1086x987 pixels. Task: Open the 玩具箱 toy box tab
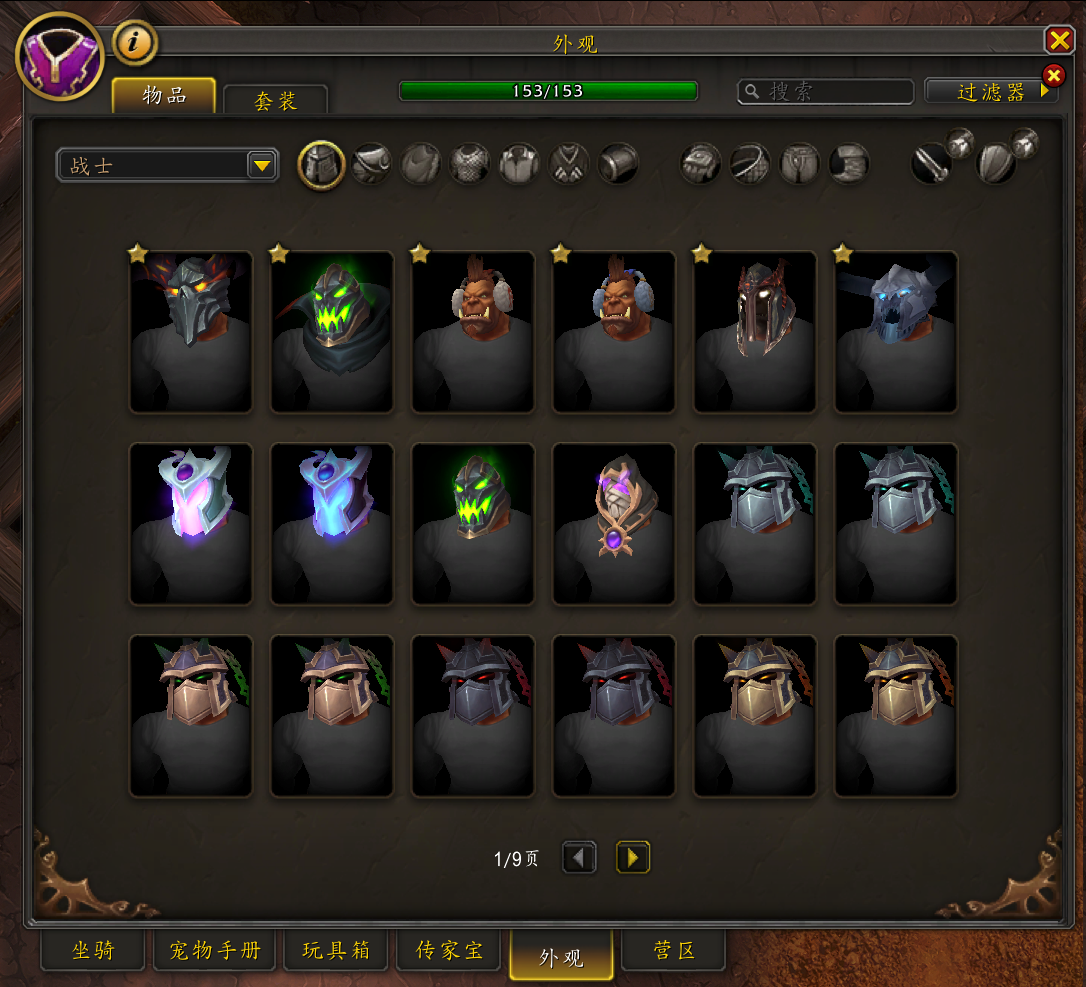pos(336,951)
